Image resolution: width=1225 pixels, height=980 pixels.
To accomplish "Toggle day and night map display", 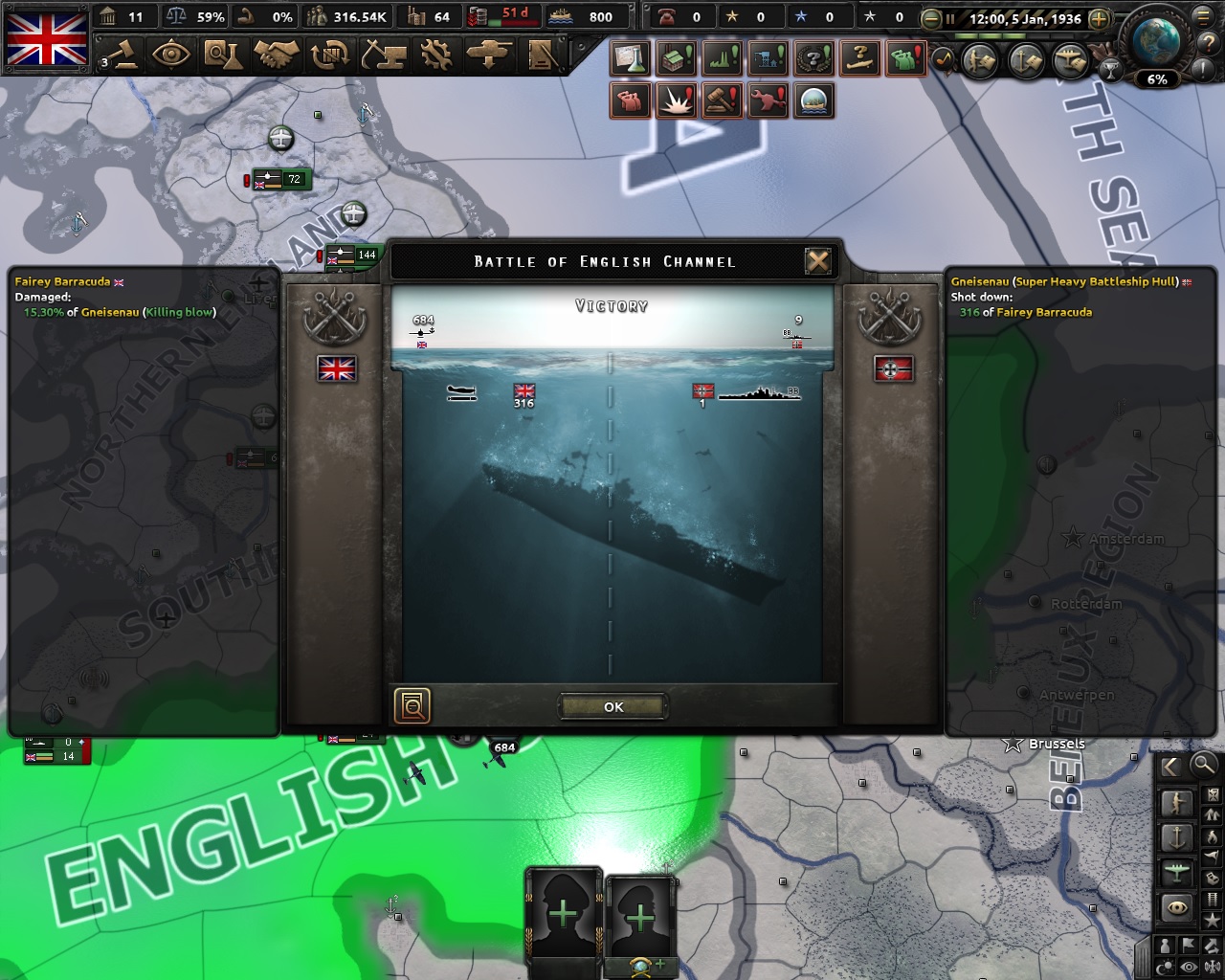I will [x=1164, y=967].
